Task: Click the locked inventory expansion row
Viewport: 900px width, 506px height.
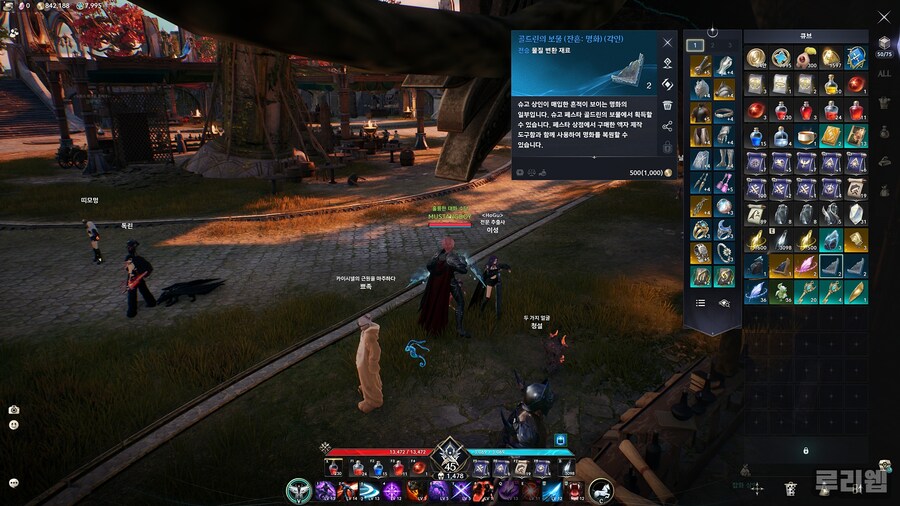Action: pos(806,451)
